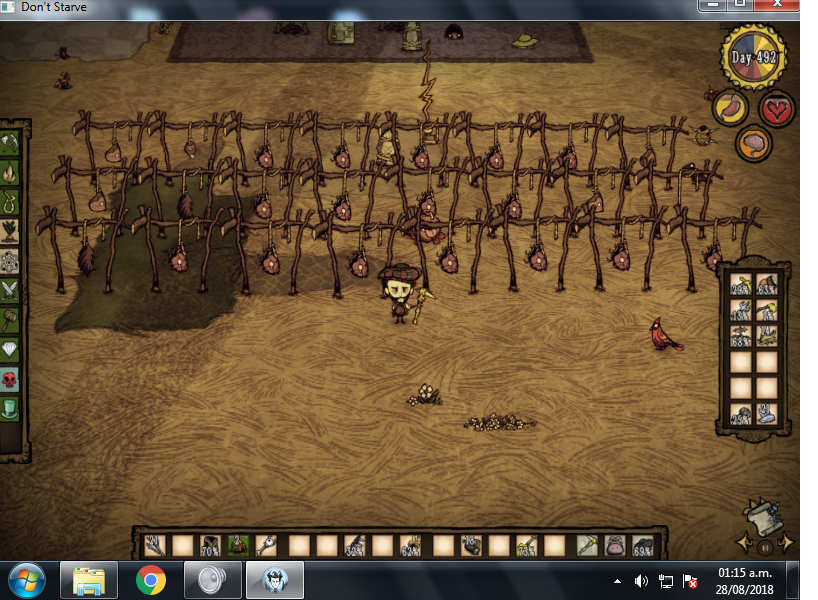Rotate camera with the right arrow
This screenshot has height=600, width=818.
[786, 543]
